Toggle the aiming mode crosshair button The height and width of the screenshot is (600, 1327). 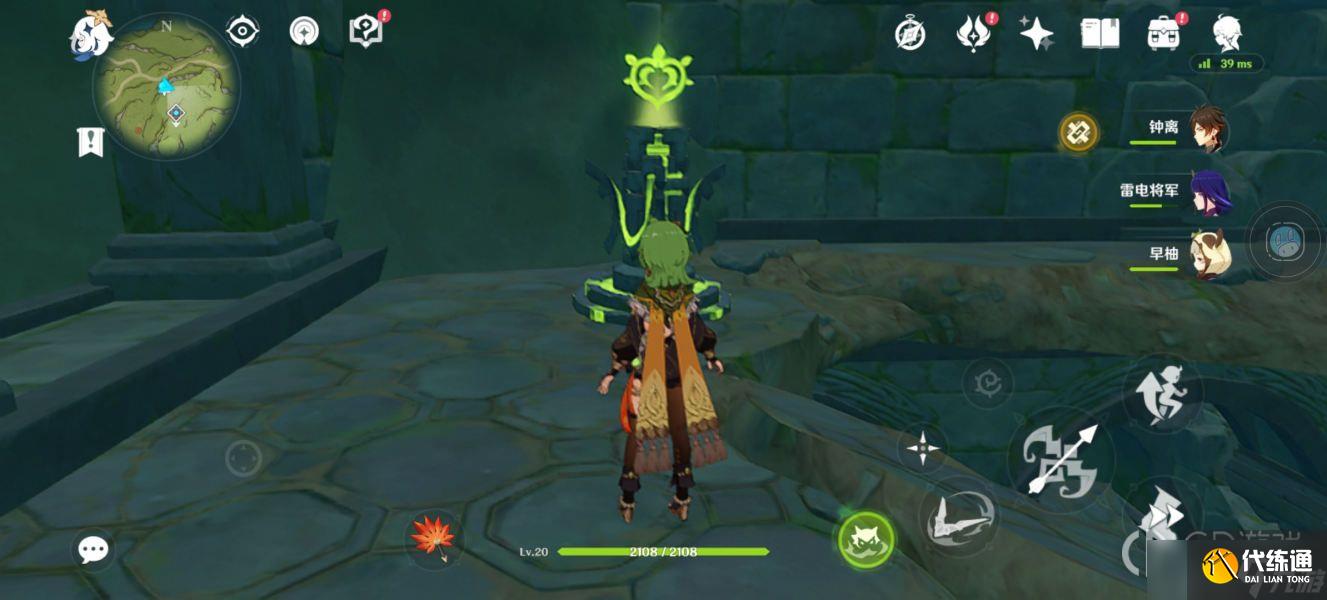(922, 448)
